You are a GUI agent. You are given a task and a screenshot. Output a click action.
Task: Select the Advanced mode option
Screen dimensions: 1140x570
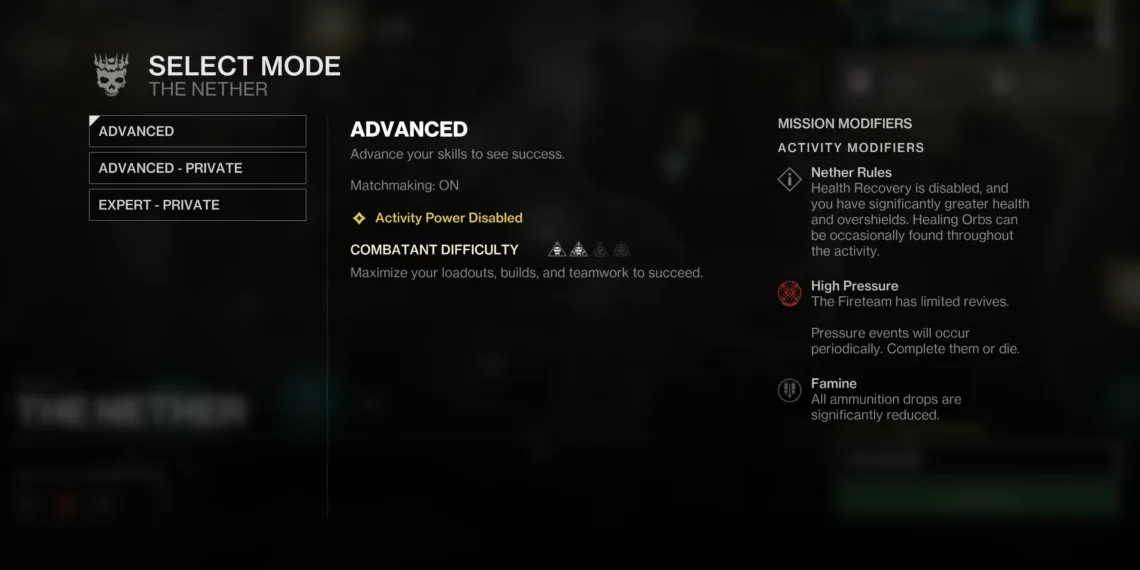tap(197, 131)
